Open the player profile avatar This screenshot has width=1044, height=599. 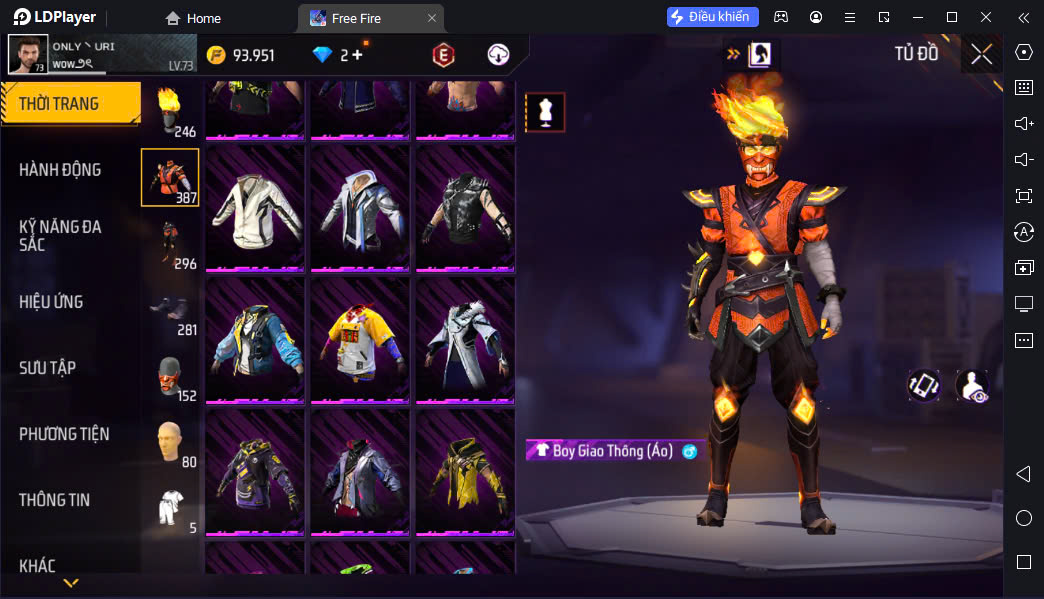(x=28, y=55)
